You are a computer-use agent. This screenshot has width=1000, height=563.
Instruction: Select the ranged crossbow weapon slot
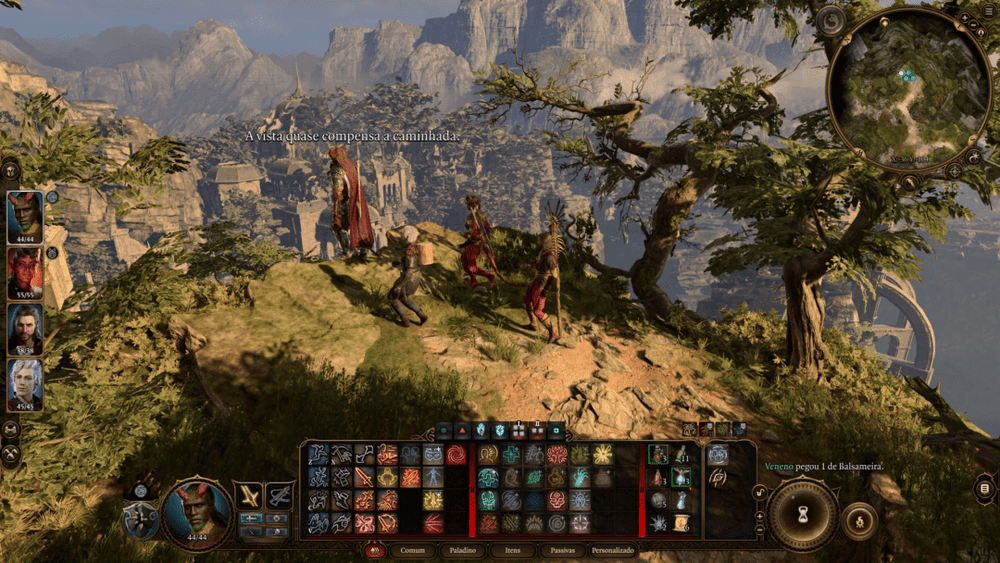coord(279,494)
